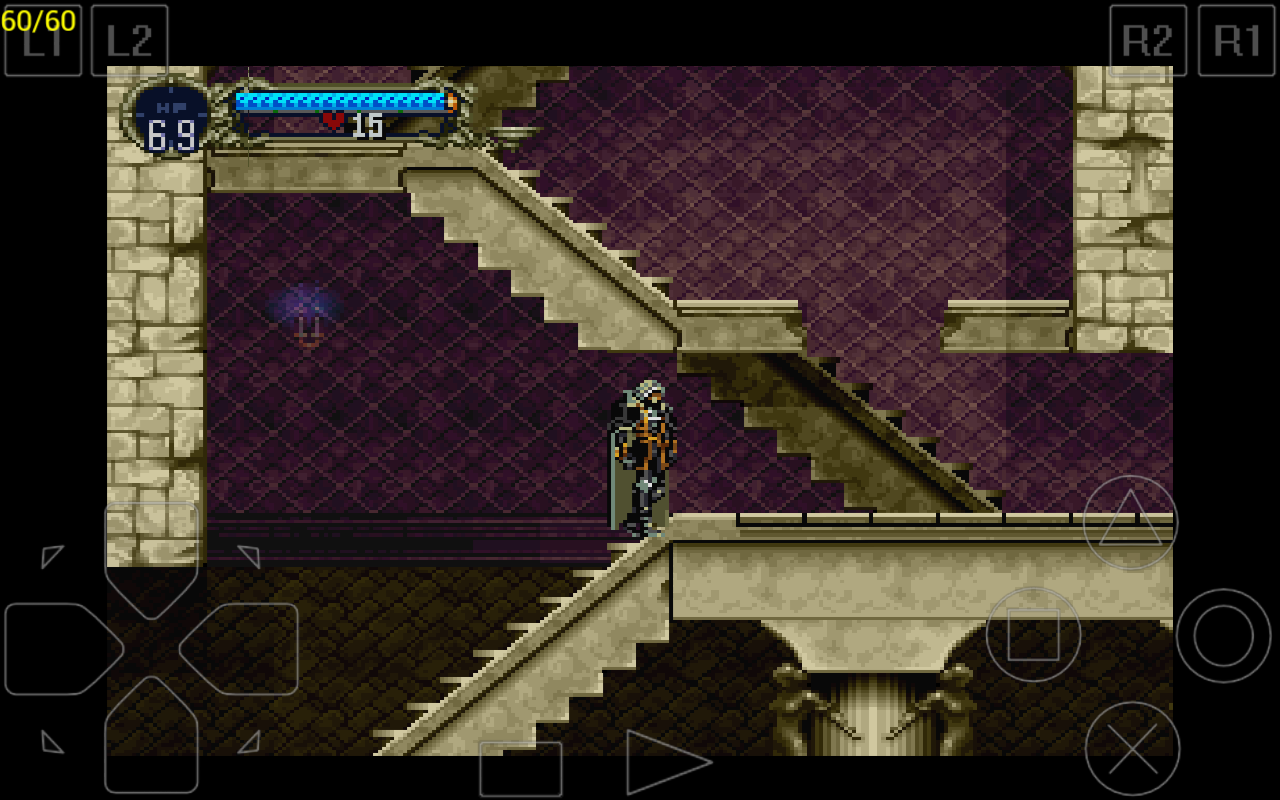Click the blue MP bar
This screenshot has height=800, width=1280.
[x=341, y=100]
